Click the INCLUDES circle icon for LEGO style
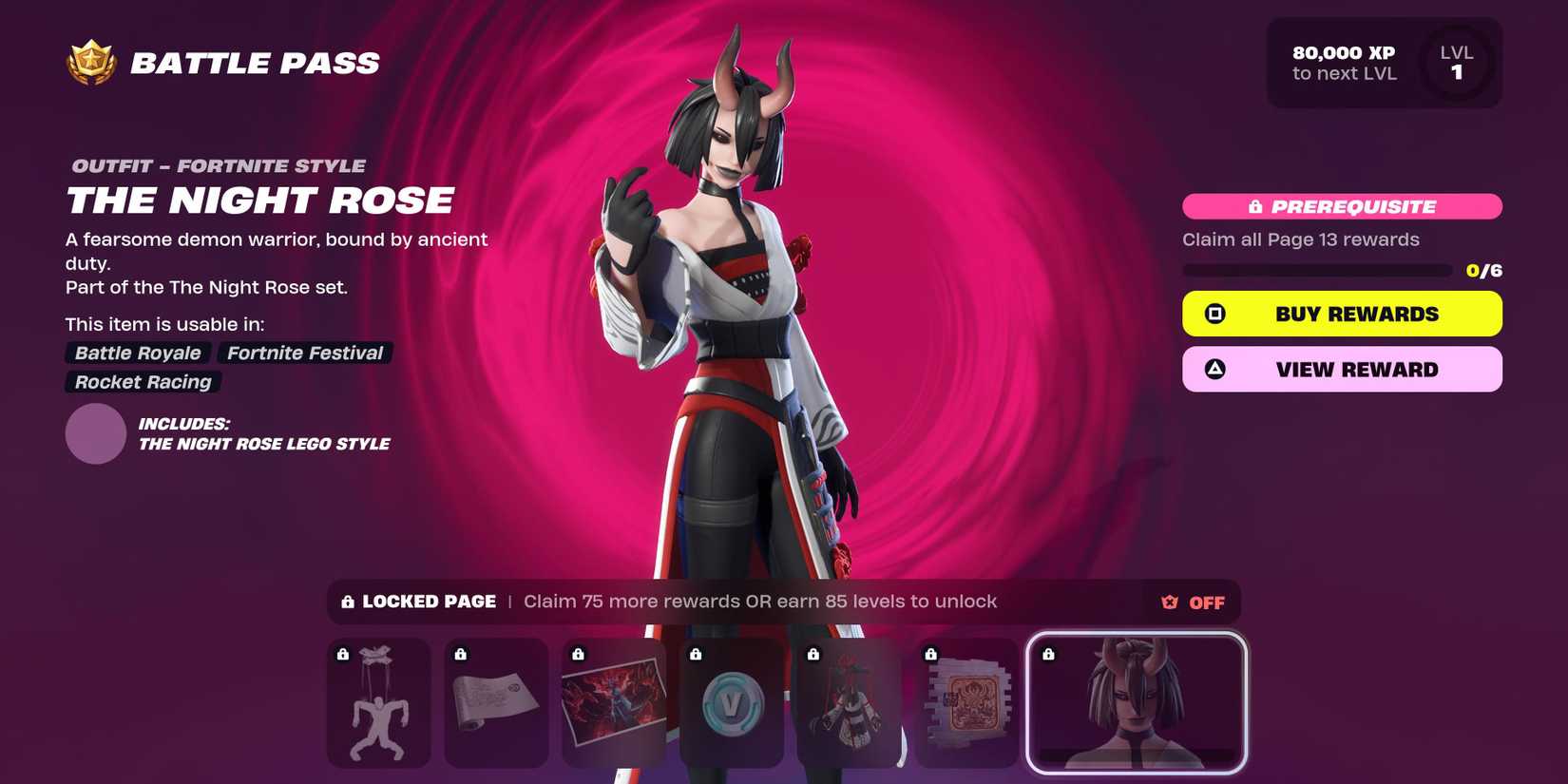1568x784 pixels. coord(95,433)
